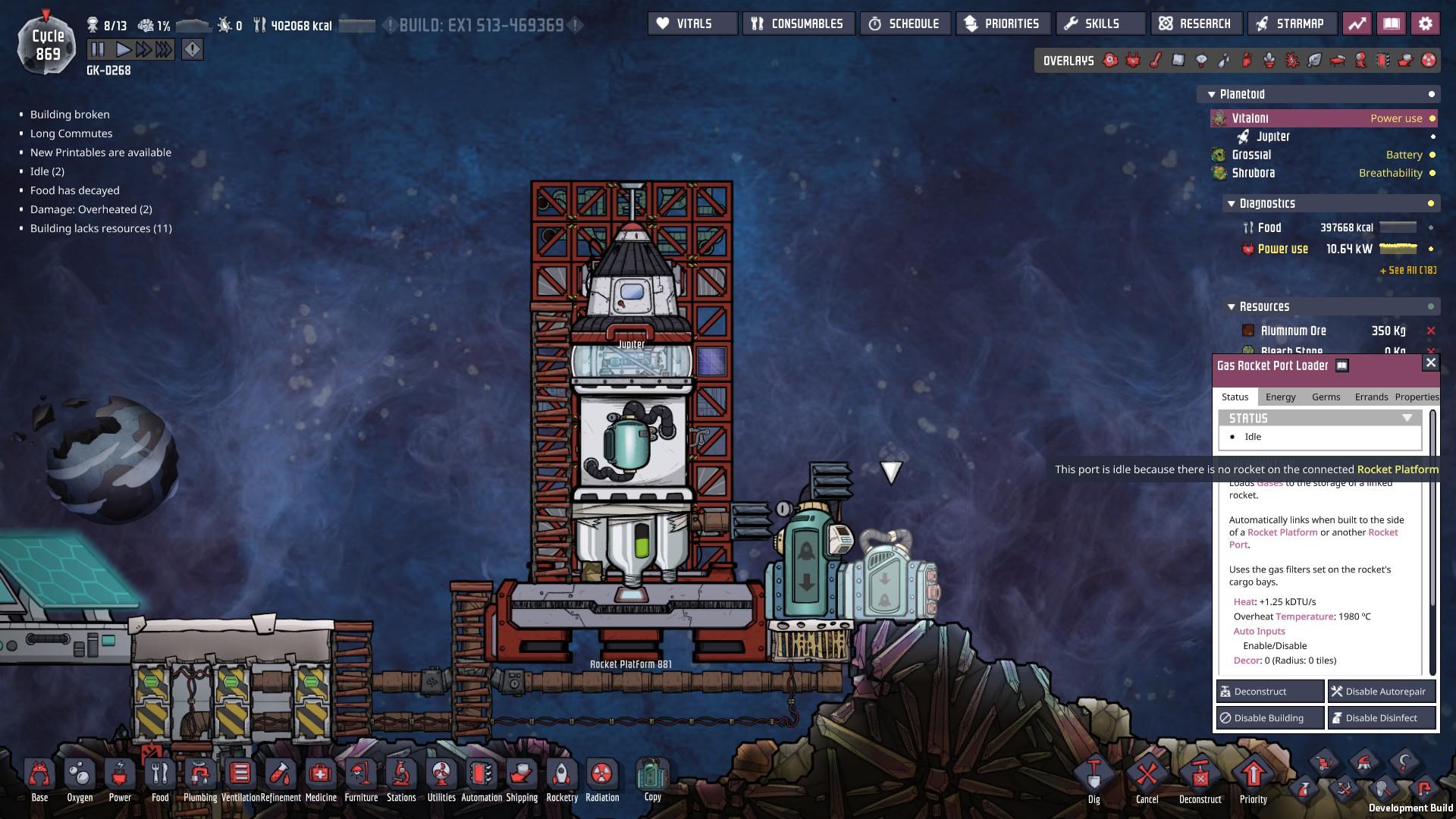Image resolution: width=1456 pixels, height=819 pixels.
Task: Collapse the Diagnostics section
Action: click(1232, 203)
